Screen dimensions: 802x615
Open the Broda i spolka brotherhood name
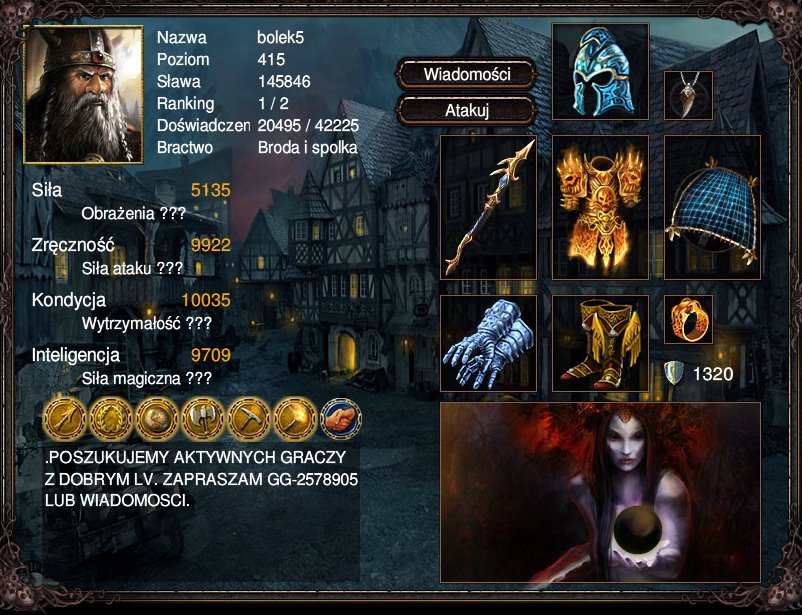[307, 148]
